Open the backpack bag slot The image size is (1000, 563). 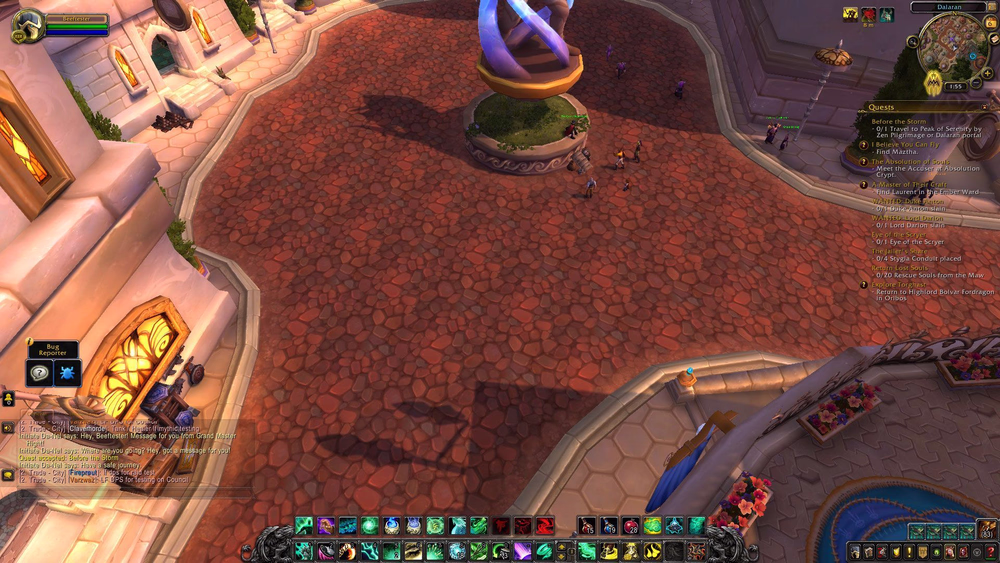pos(987,530)
